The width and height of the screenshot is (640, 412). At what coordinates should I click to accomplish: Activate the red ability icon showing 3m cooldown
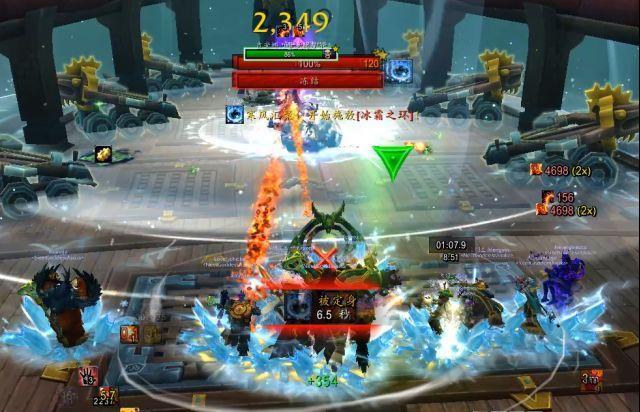pyautogui.click(x=591, y=378)
